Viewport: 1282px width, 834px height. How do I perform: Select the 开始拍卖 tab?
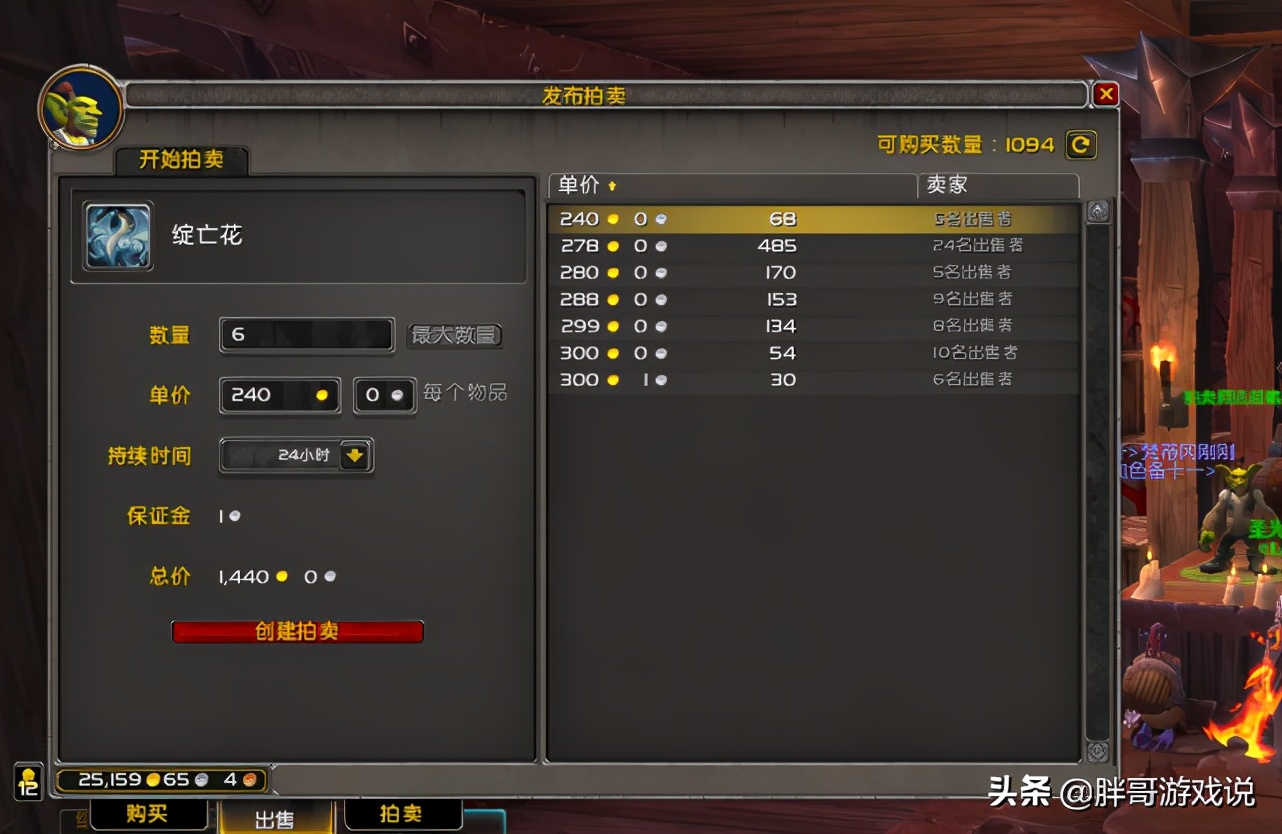[181, 158]
